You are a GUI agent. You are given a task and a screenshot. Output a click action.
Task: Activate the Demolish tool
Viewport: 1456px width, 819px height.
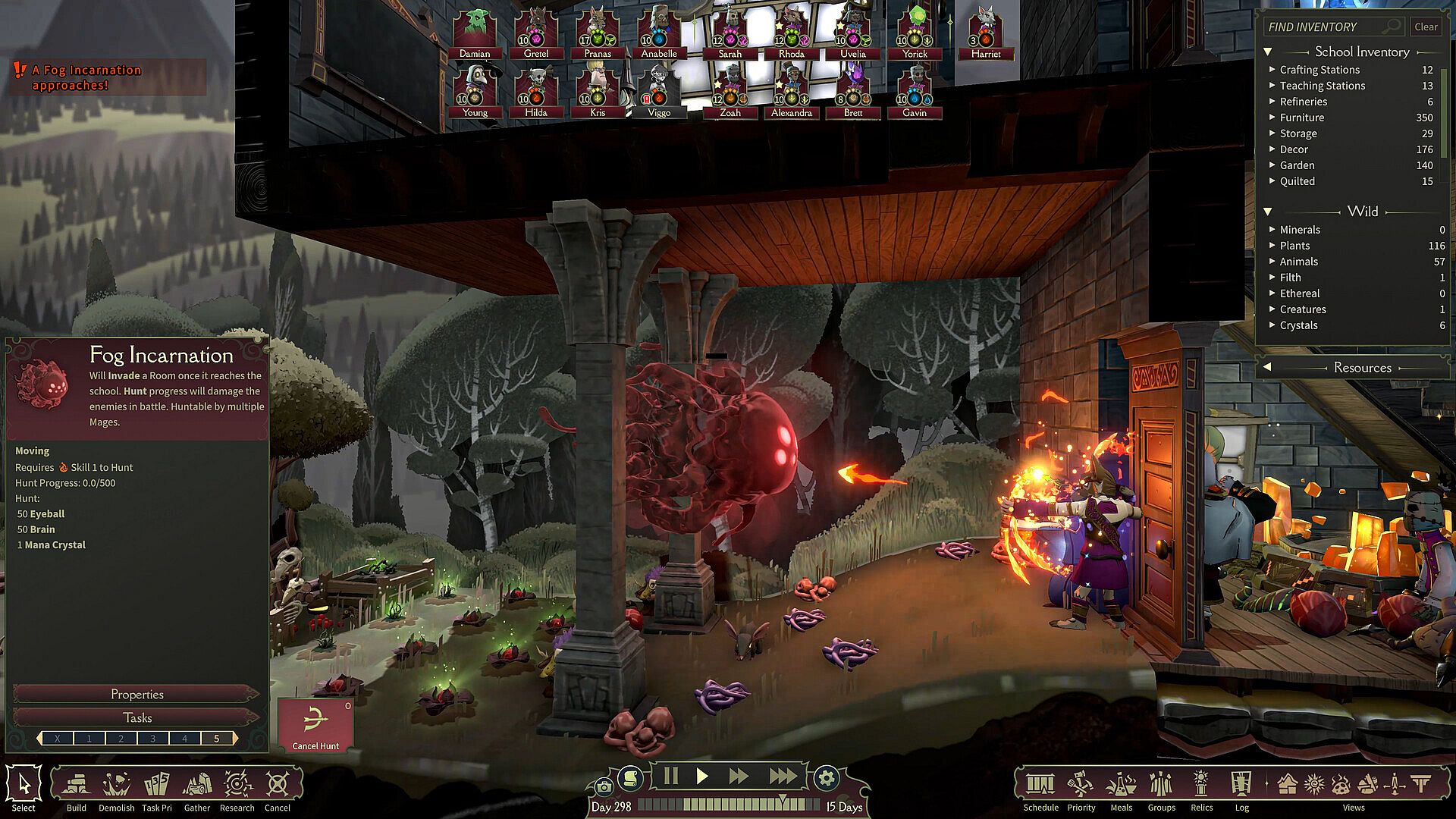pos(116,787)
